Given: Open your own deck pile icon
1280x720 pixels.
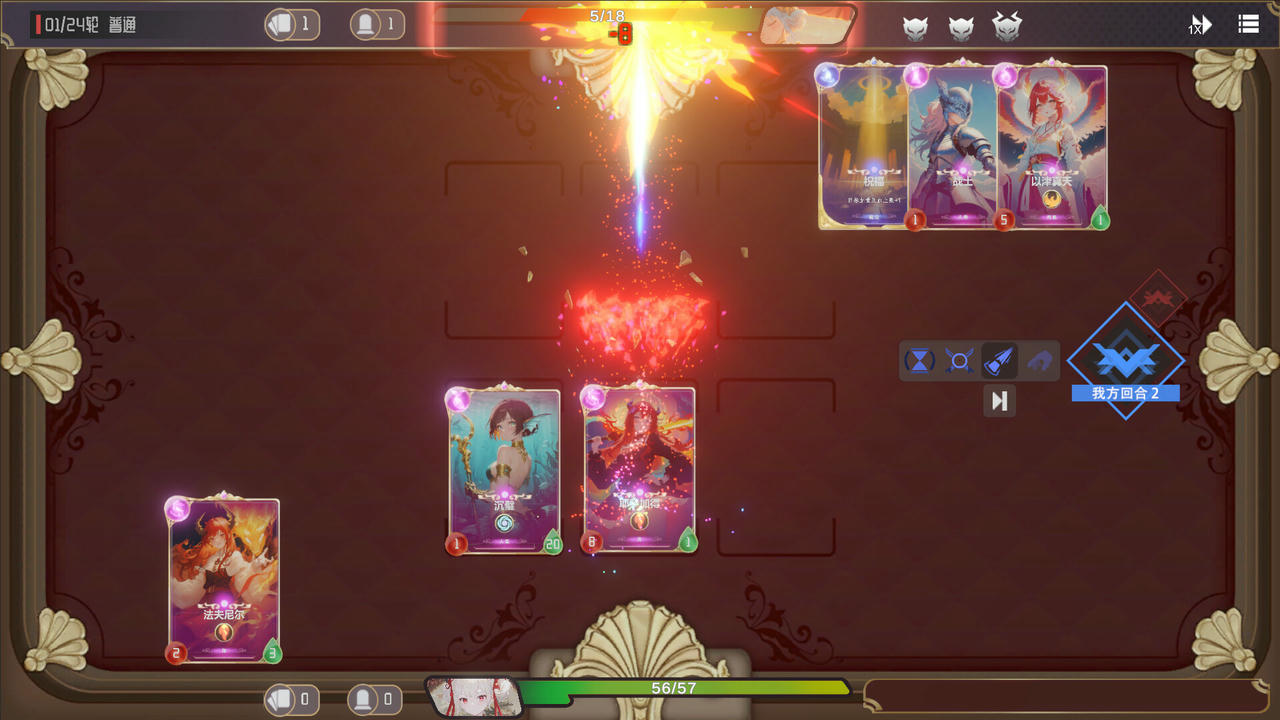Looking at the screenshot, I should [x=281, y=699].
